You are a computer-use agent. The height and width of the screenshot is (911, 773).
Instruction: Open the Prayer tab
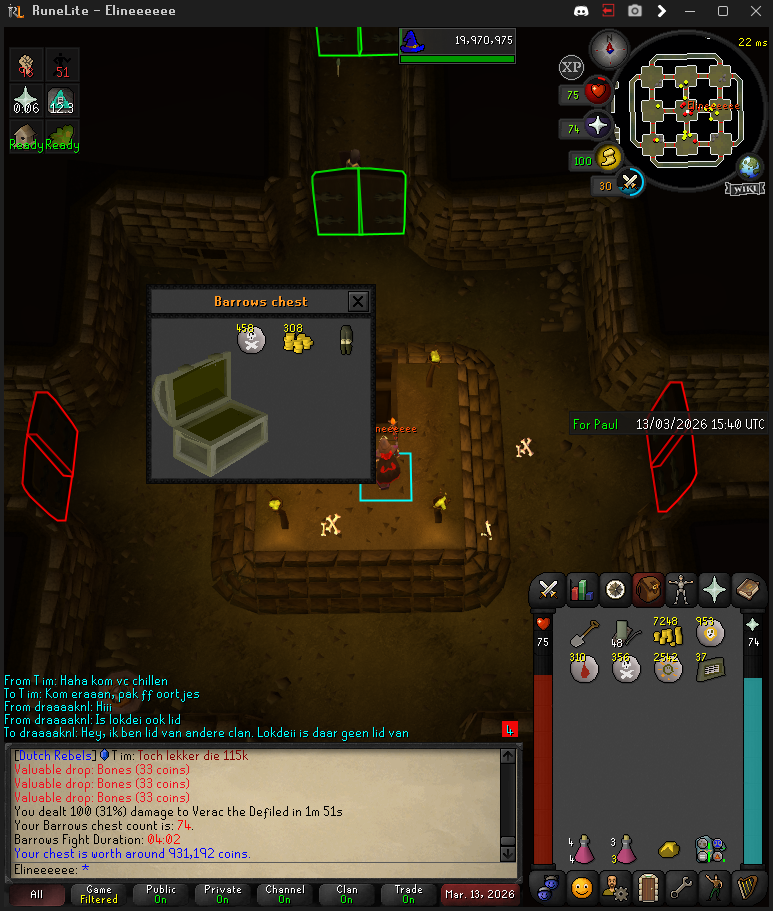tap(715, 588)
